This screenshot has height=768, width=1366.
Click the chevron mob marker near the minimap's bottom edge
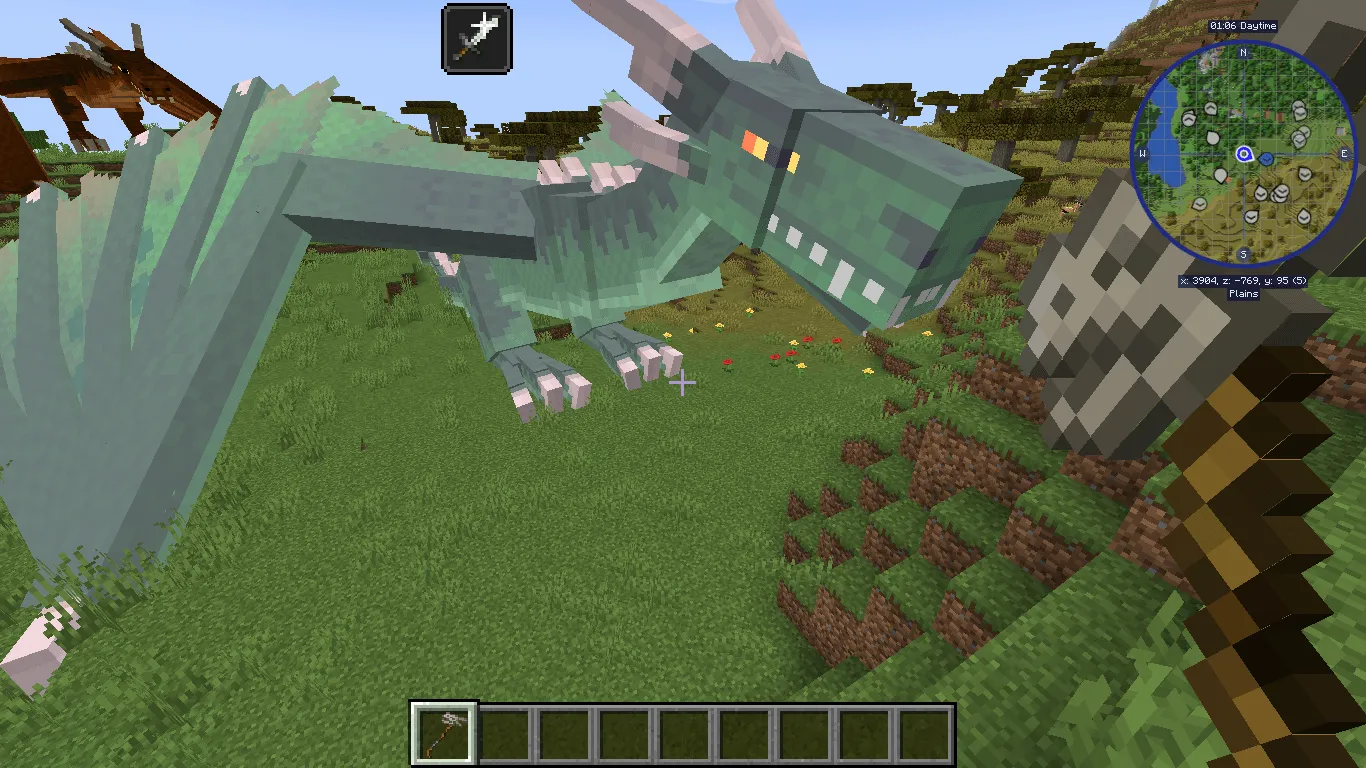pyautogui.click(x=1250, y=218)
